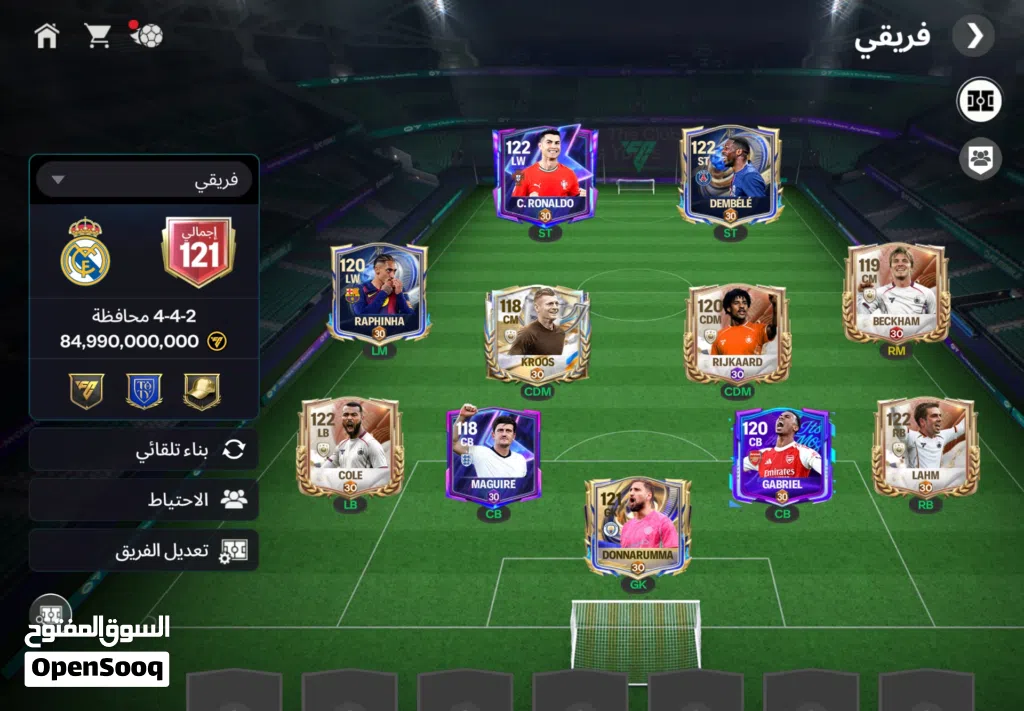Select the C. Ronaldo player card

click(x=545, y=173)
